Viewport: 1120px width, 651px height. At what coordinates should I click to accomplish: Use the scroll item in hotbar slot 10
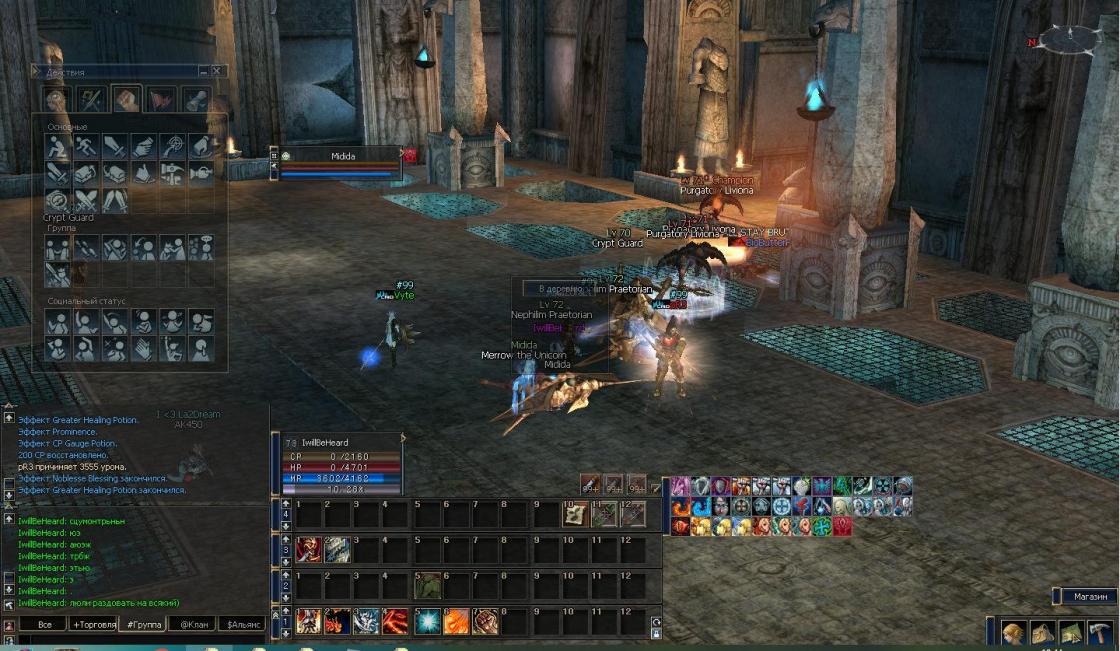[x=575, y=514]
